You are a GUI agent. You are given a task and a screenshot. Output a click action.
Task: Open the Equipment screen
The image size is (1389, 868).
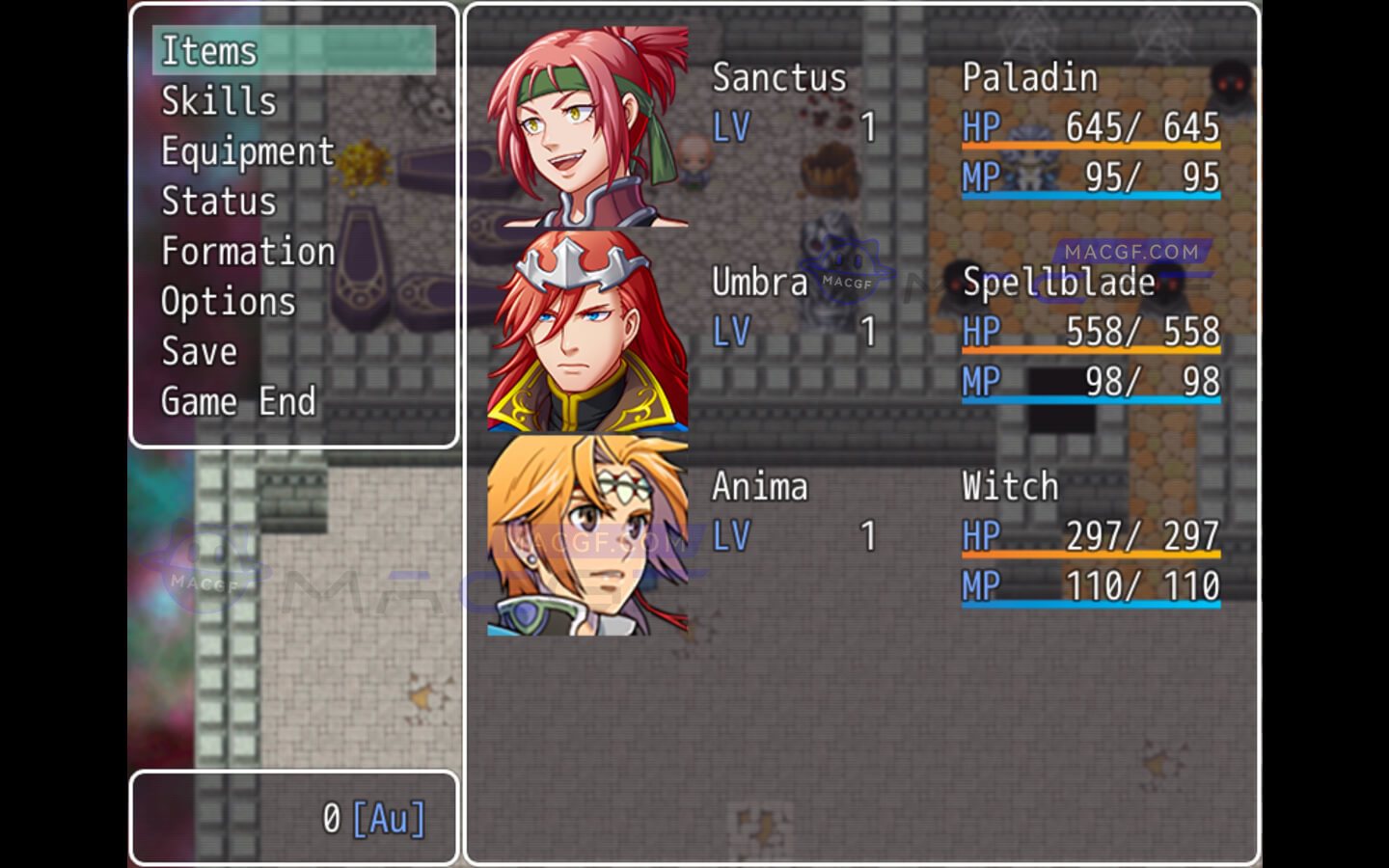tap(247, 151)
